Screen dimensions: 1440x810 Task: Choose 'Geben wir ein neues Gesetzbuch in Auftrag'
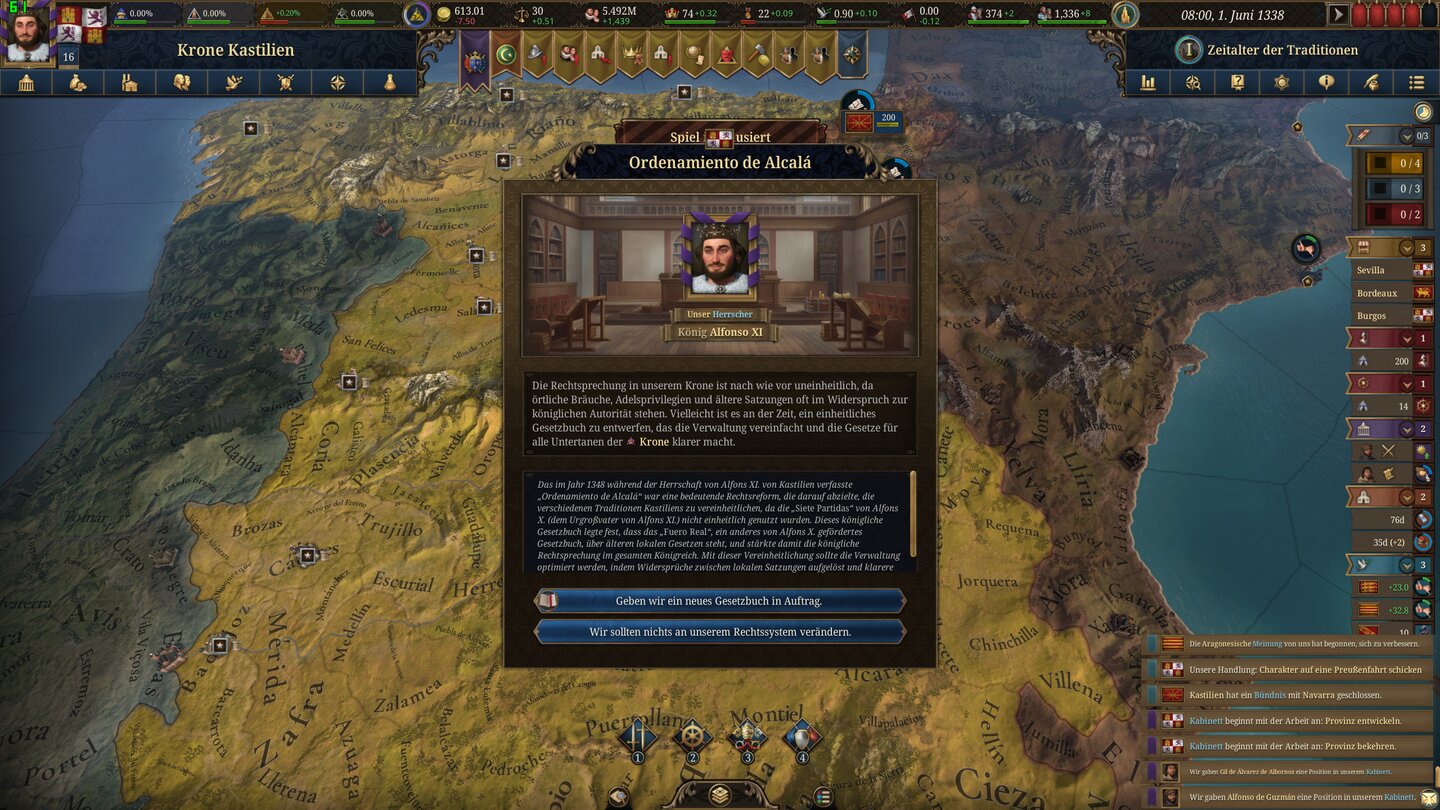(x=720, y=600)
